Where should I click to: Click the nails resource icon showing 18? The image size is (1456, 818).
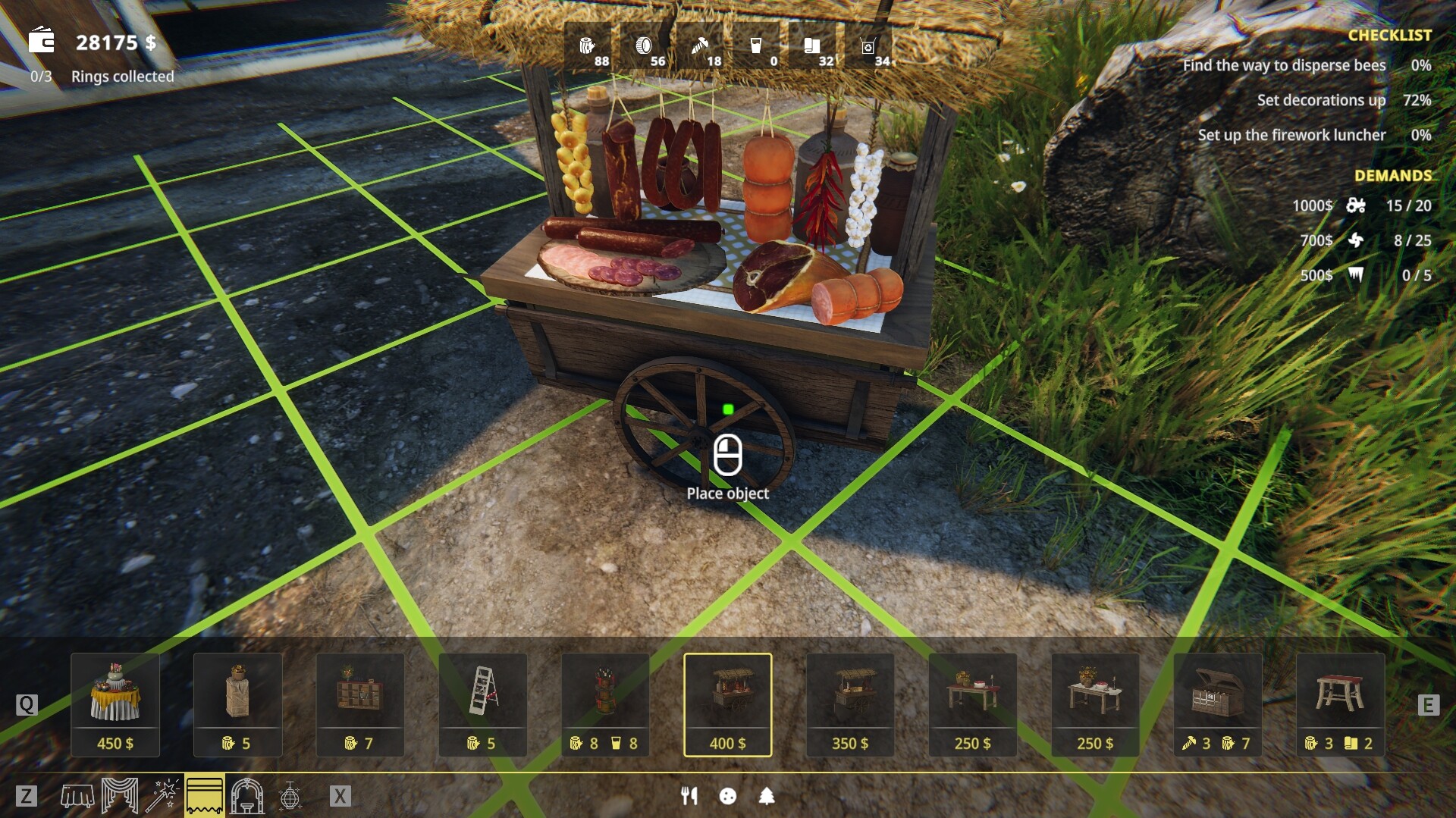pos(703,47)
